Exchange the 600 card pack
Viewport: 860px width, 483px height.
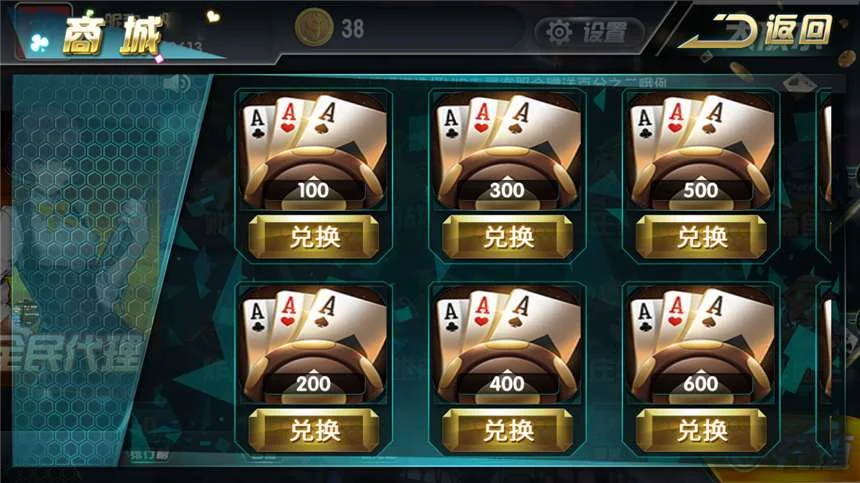pyautogui.click(x=701, y=431)
